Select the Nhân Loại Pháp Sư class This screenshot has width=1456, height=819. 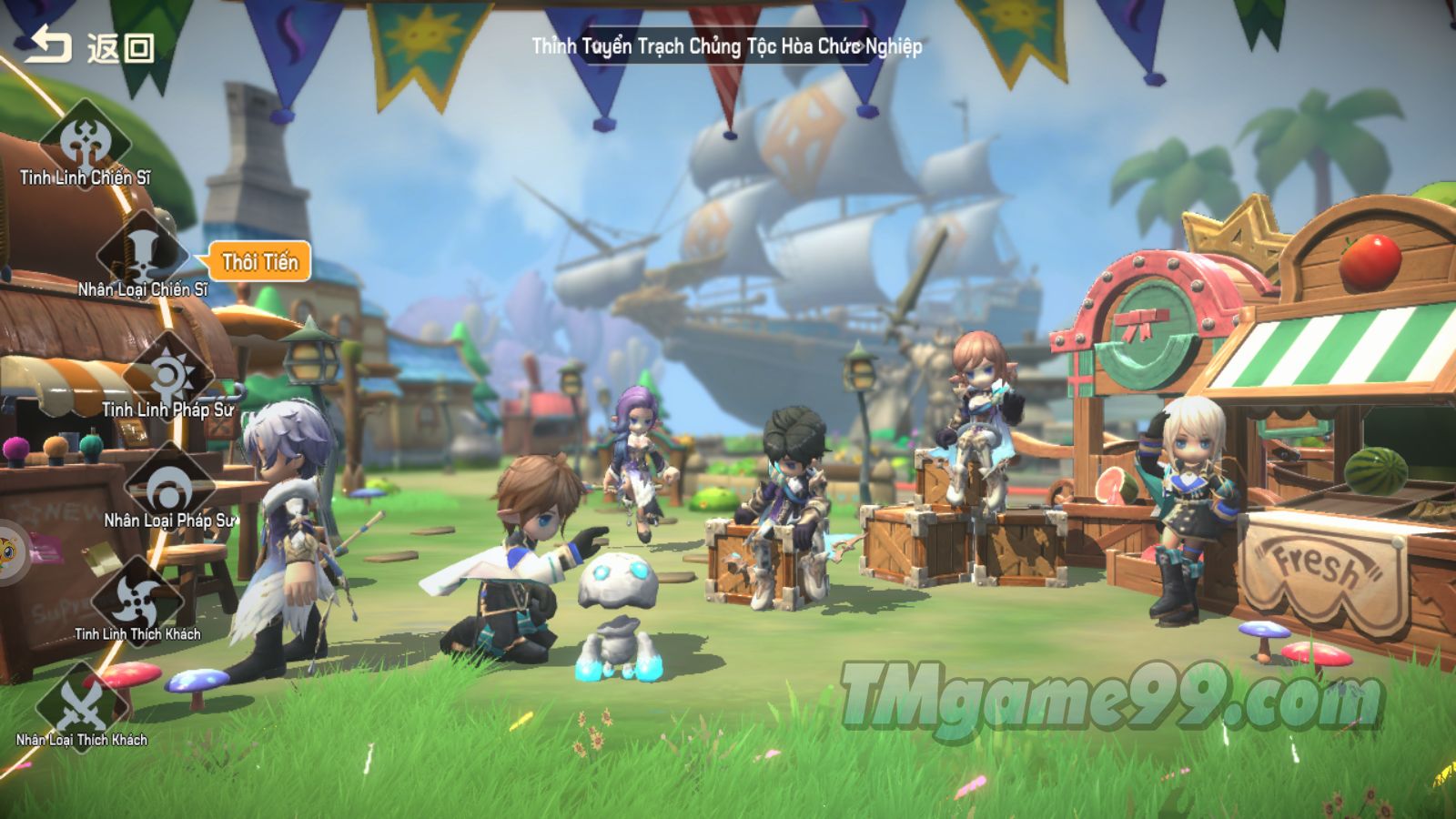click(x=169, y=489)
